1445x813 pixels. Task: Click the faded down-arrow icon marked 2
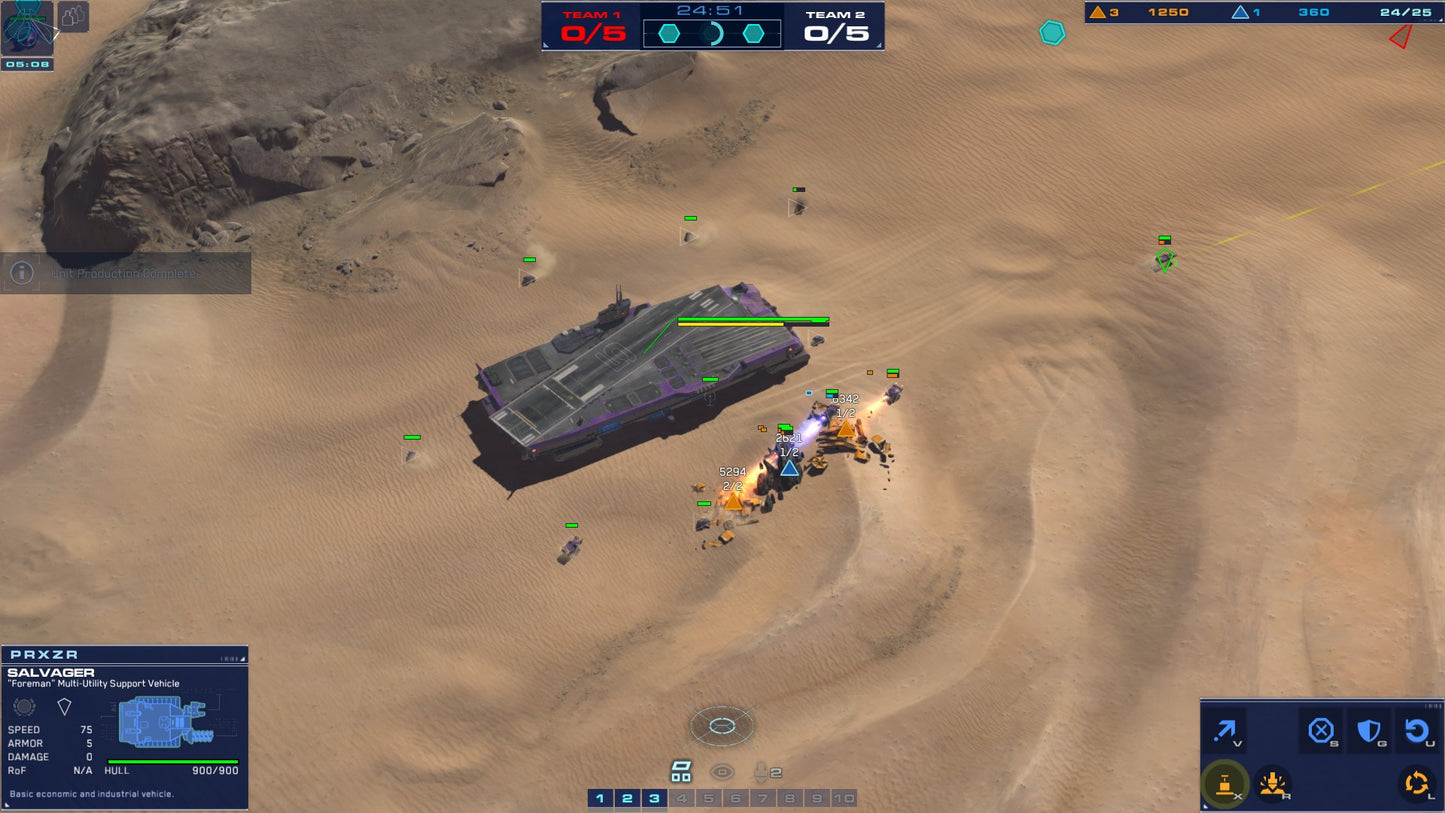(x=765, y=772)
